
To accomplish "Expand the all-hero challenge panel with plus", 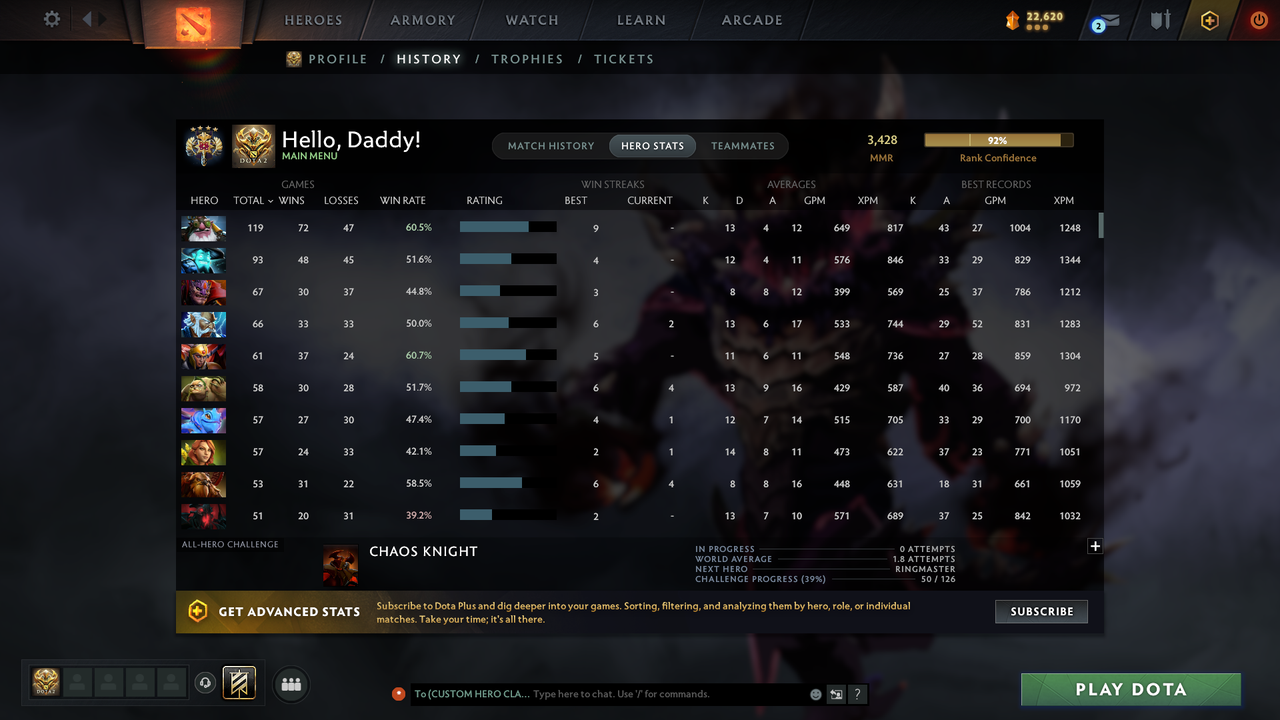I will point(1095,546).
